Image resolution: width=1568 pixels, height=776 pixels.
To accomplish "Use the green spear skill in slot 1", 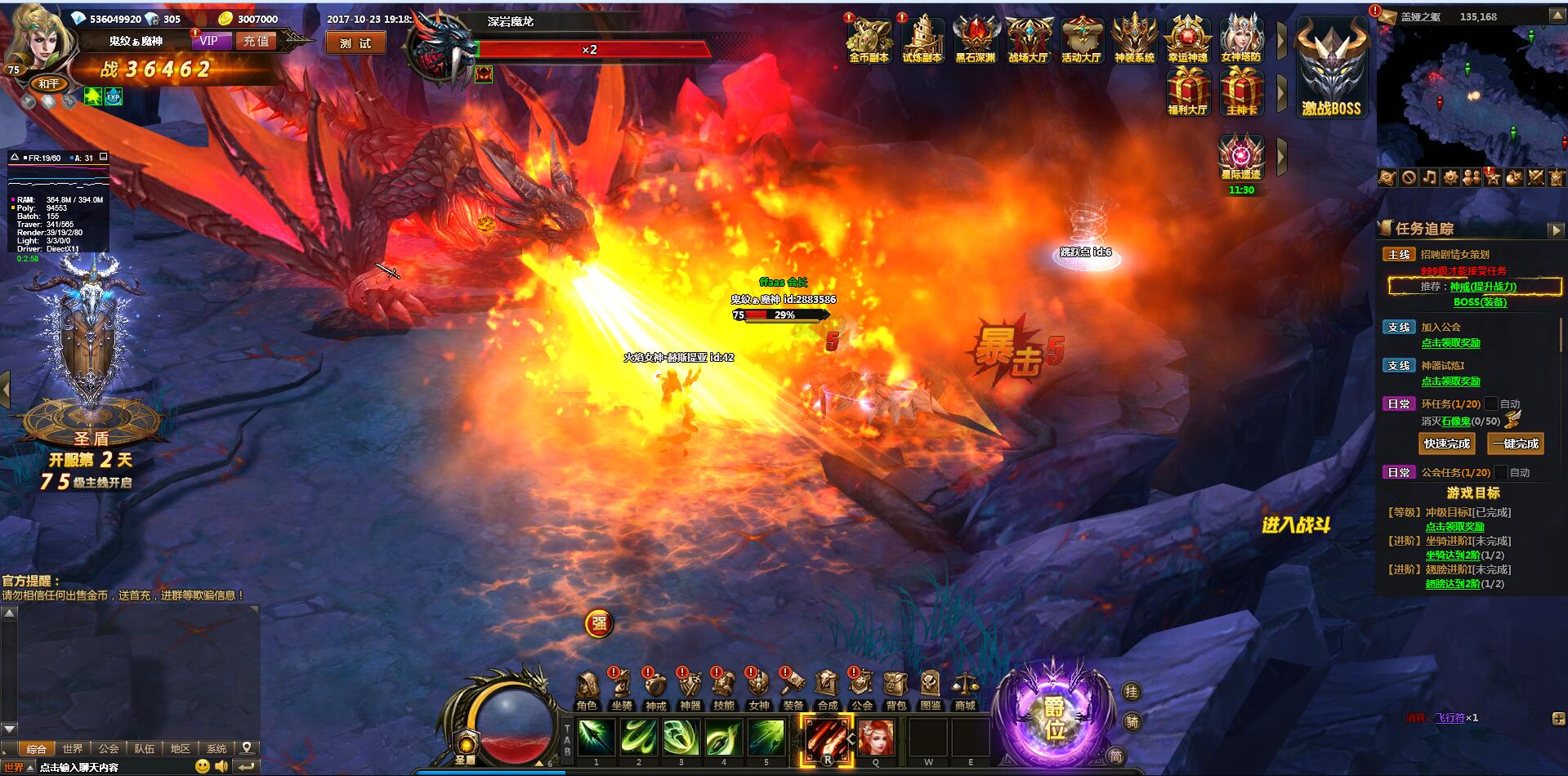I will 596,737.
